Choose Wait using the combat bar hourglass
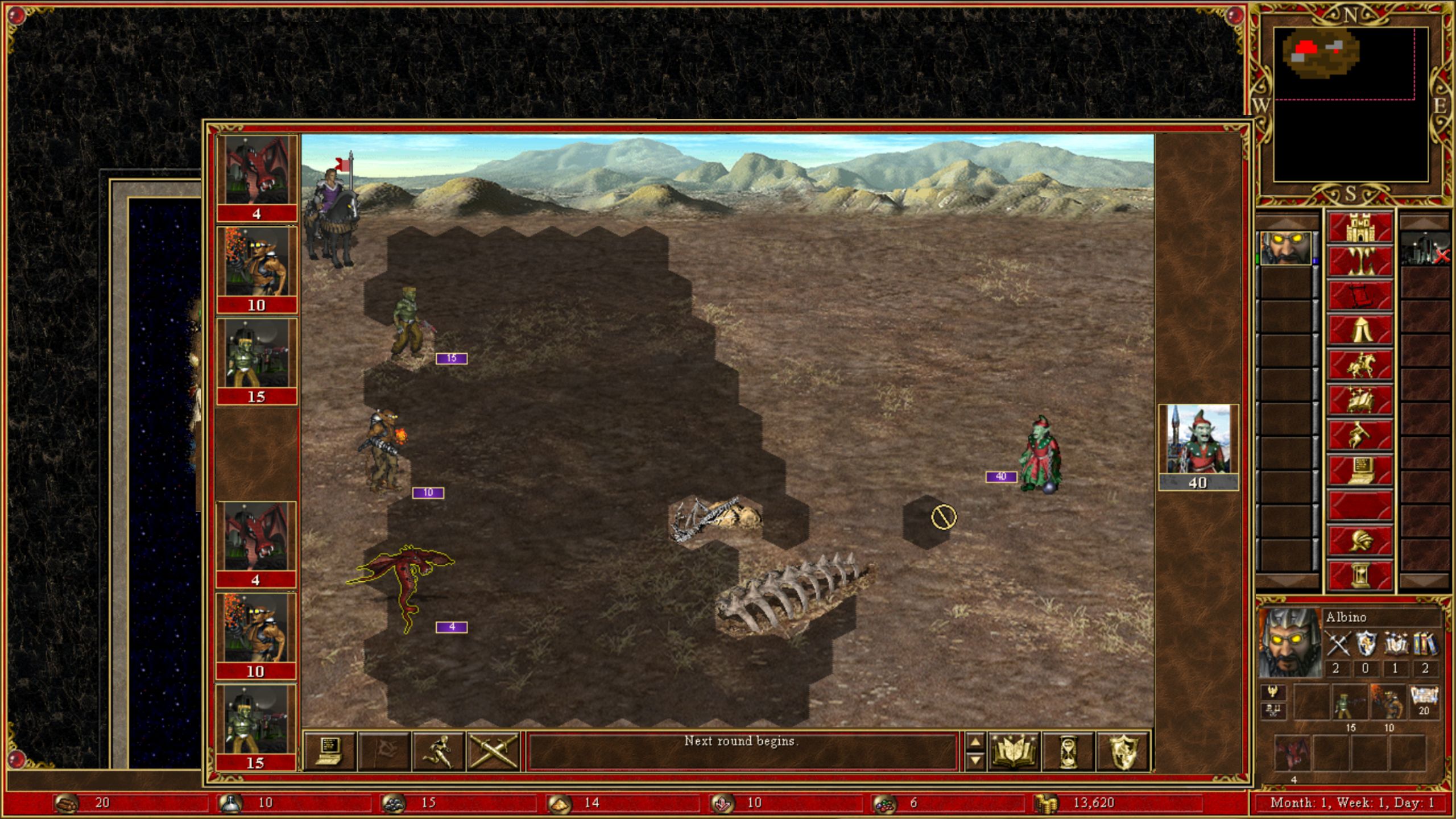 pyautogui.click(x=1069, y=751)
